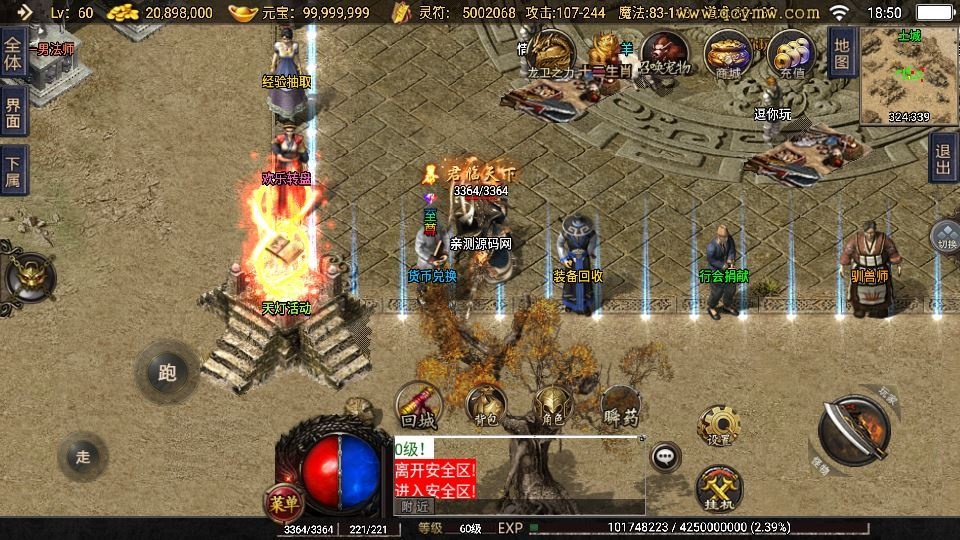Open the 商城 shop
960x540 pixels.
click(727, 52)
